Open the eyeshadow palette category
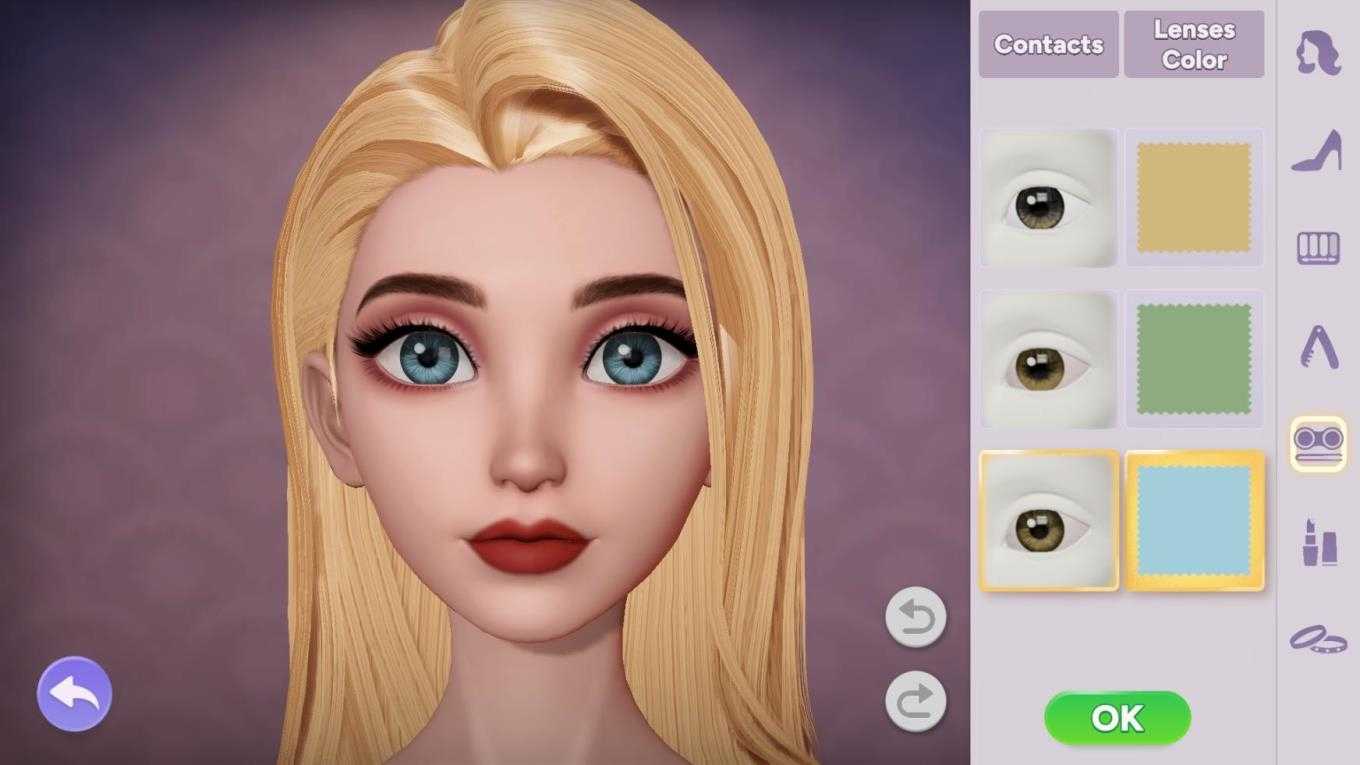 tap(1318, 248)
